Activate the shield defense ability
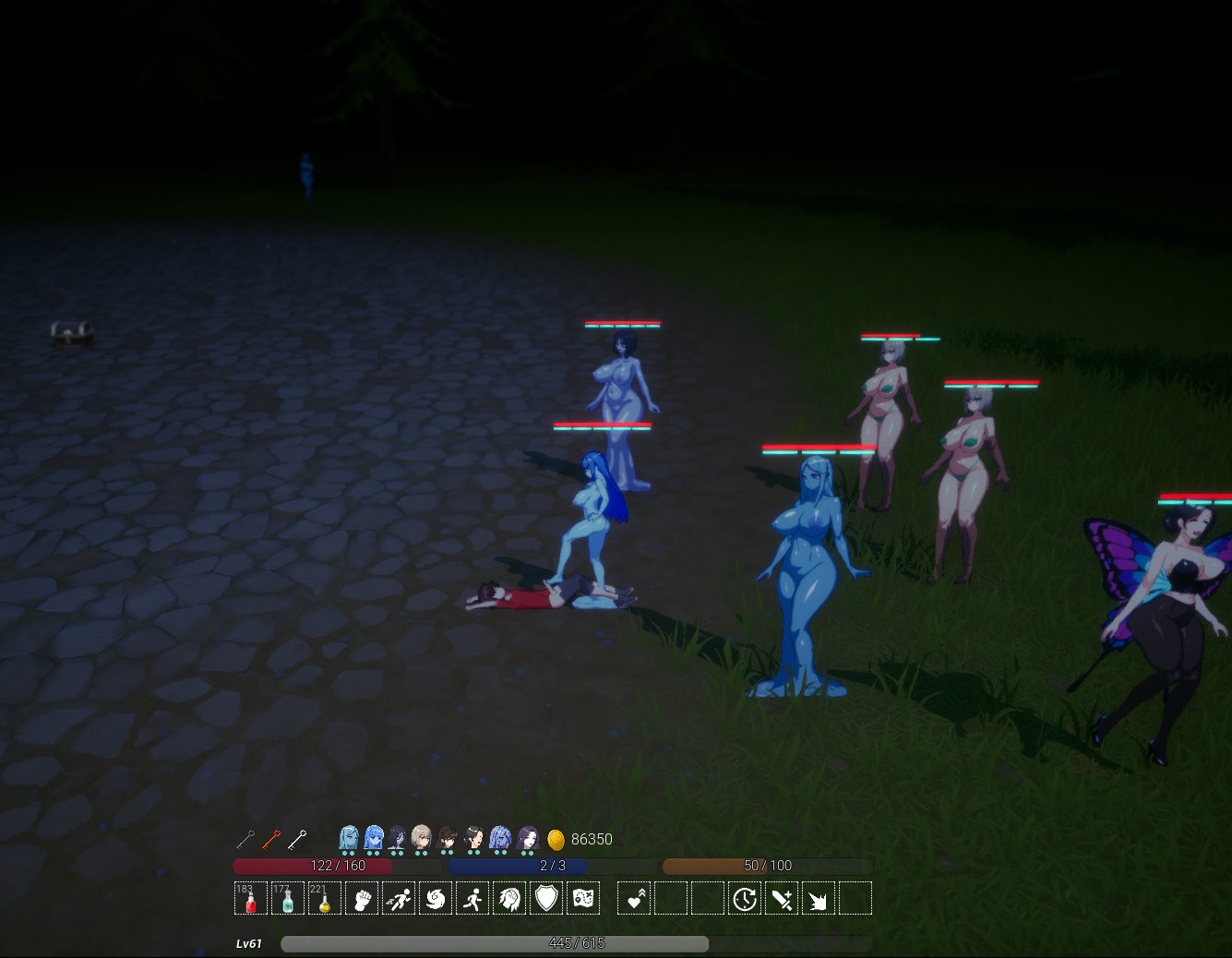1232x958 pixels. tap(546, 898)
